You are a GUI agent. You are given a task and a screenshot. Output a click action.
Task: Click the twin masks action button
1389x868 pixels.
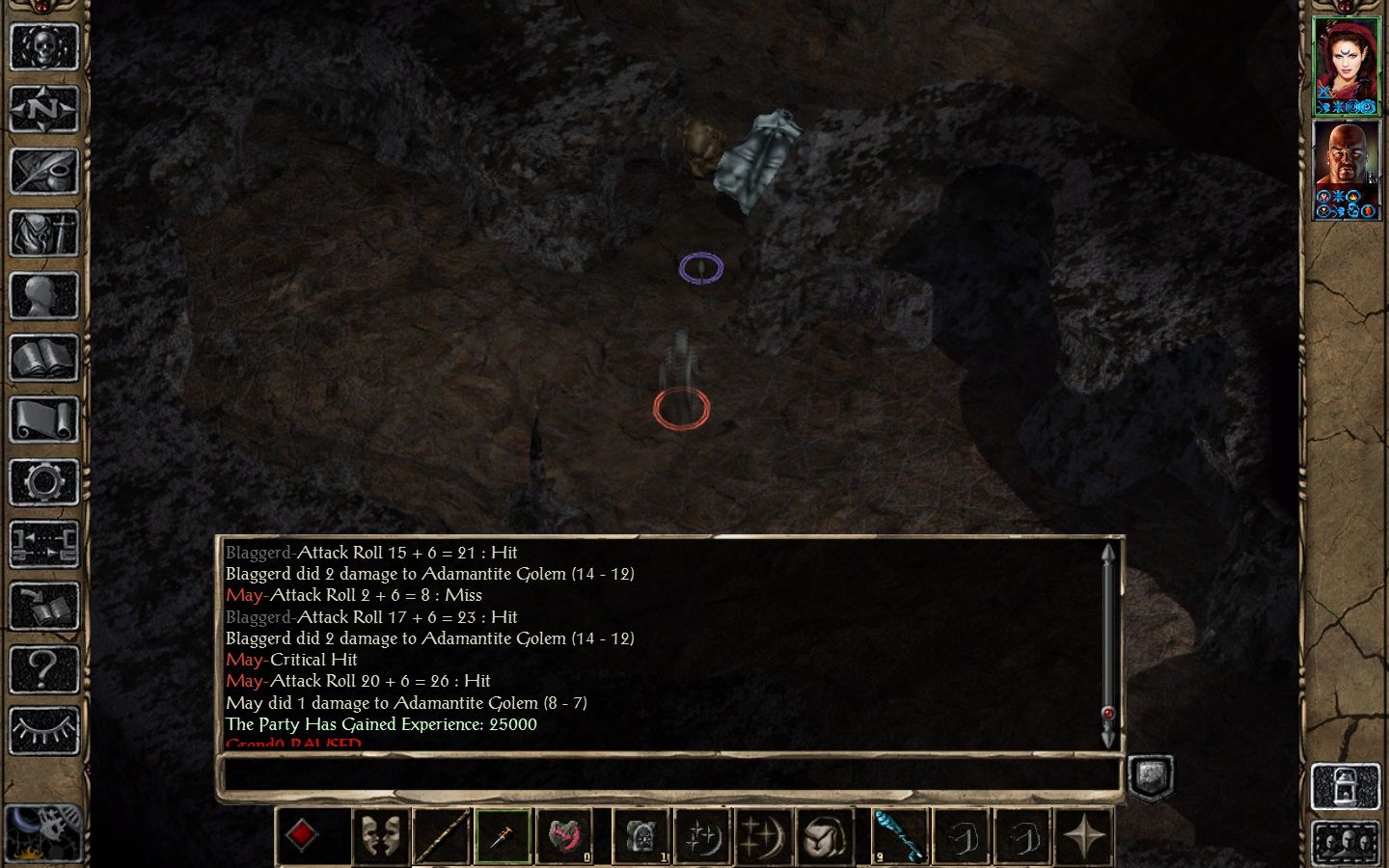click(380, 836)
